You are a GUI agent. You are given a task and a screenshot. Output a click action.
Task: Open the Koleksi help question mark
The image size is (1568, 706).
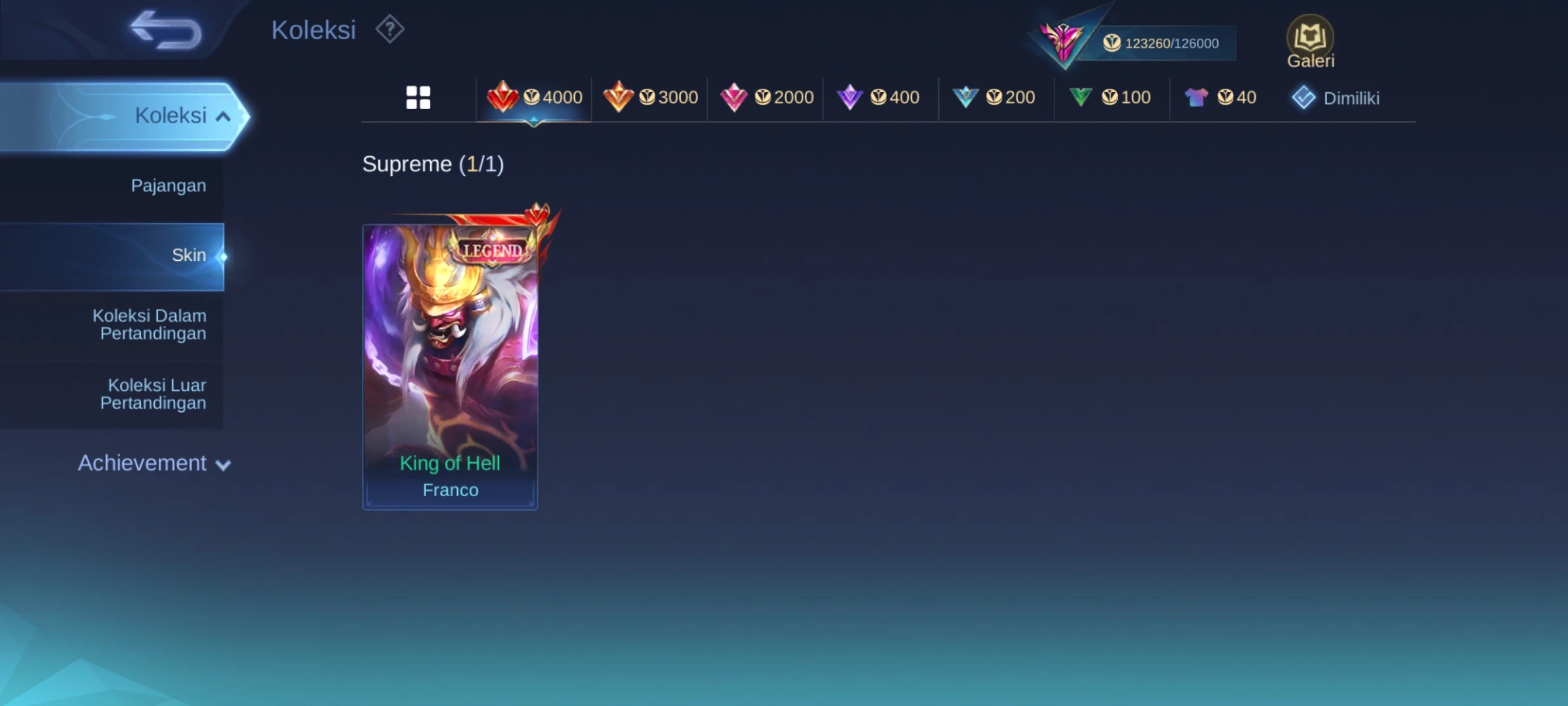(x=390, y=29)
